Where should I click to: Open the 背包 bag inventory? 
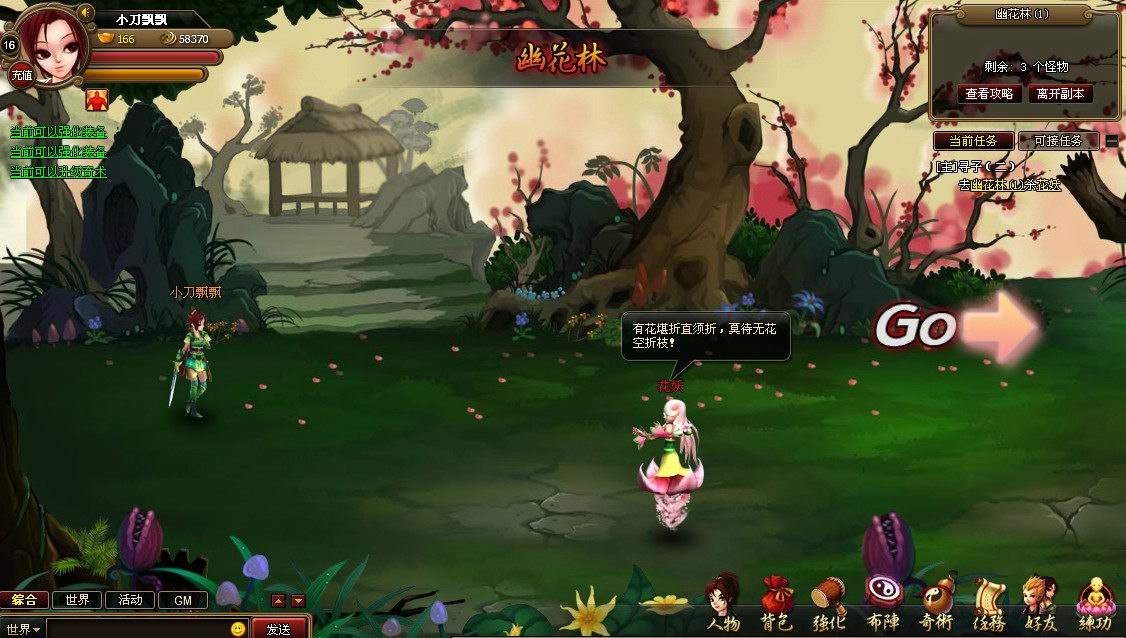tap(777, 603)
